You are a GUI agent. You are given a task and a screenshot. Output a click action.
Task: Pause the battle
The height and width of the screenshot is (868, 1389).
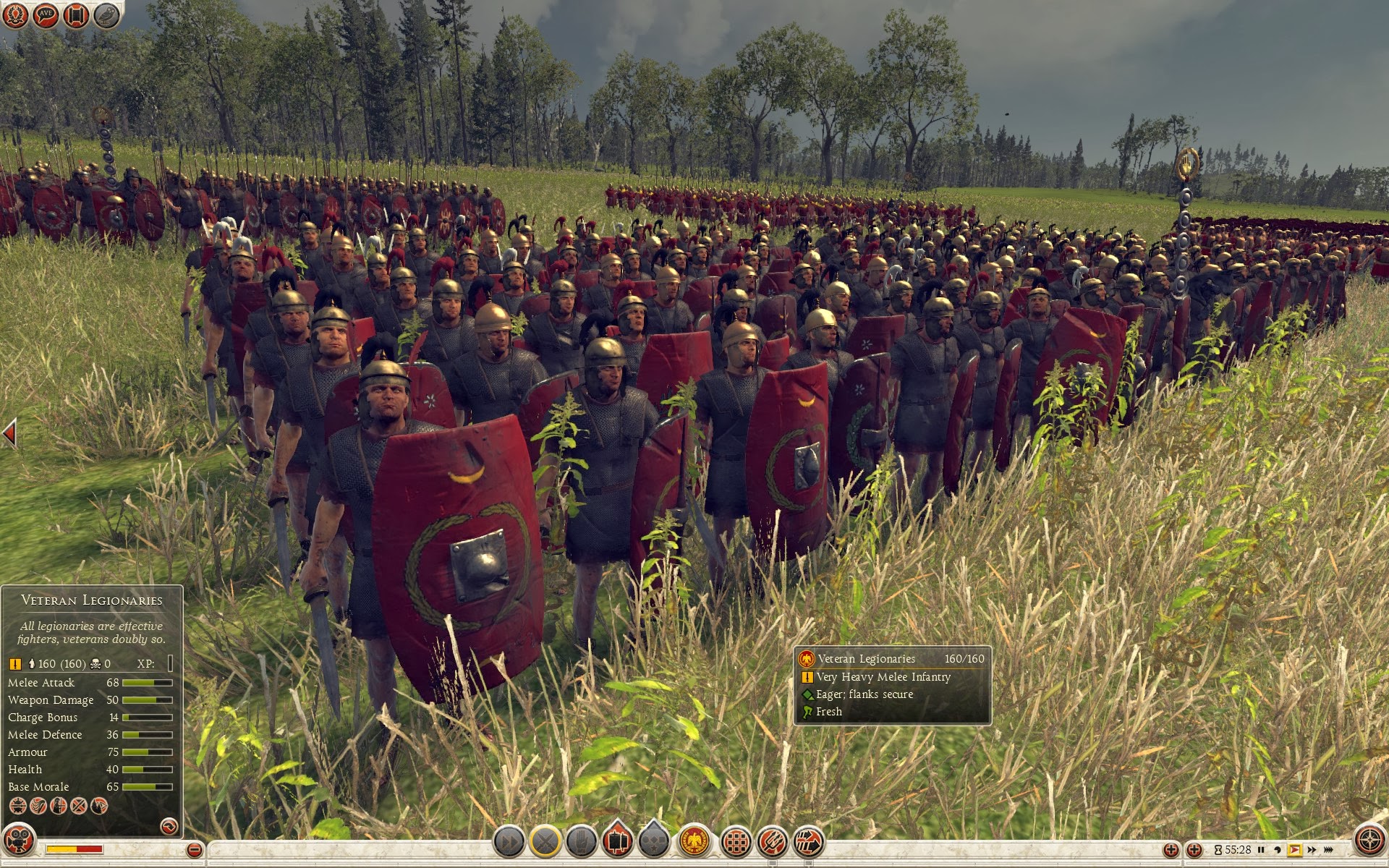(1261, 850)
